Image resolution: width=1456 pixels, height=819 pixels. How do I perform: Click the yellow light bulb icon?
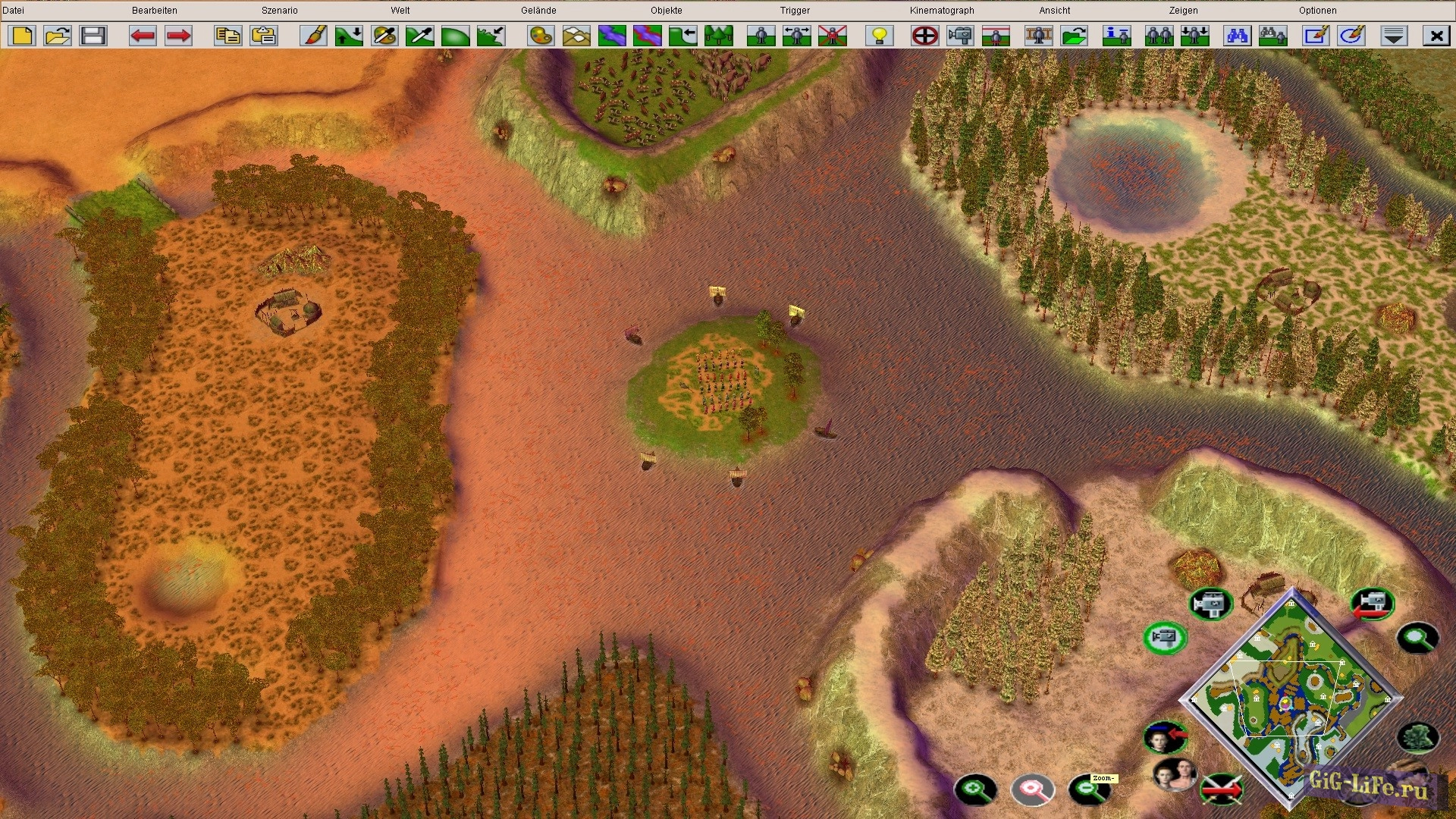[880, 36]
